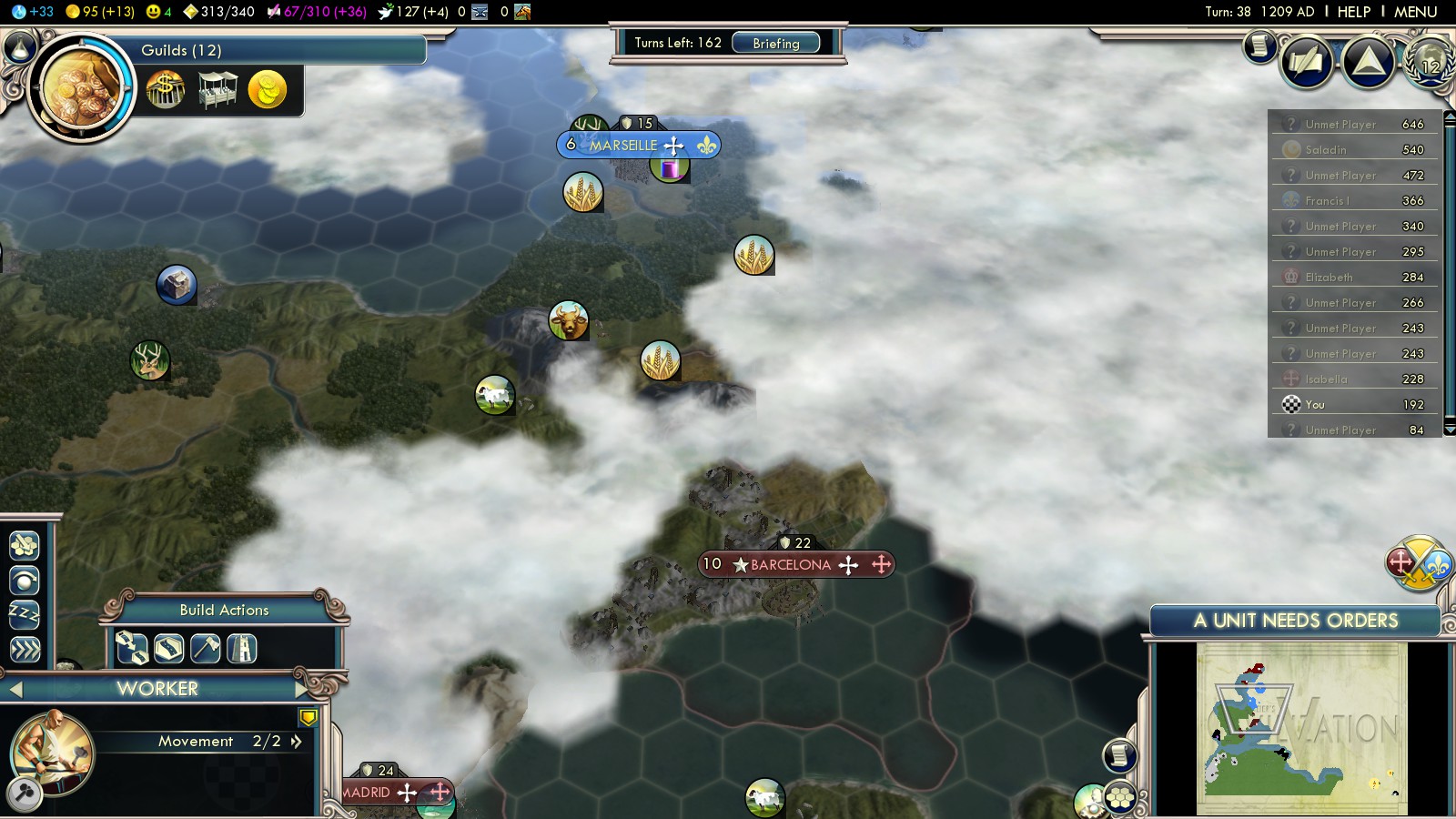Select the axe chop forest action
Viewport: 1456px width, 819px height.
[x=206, y=648]
